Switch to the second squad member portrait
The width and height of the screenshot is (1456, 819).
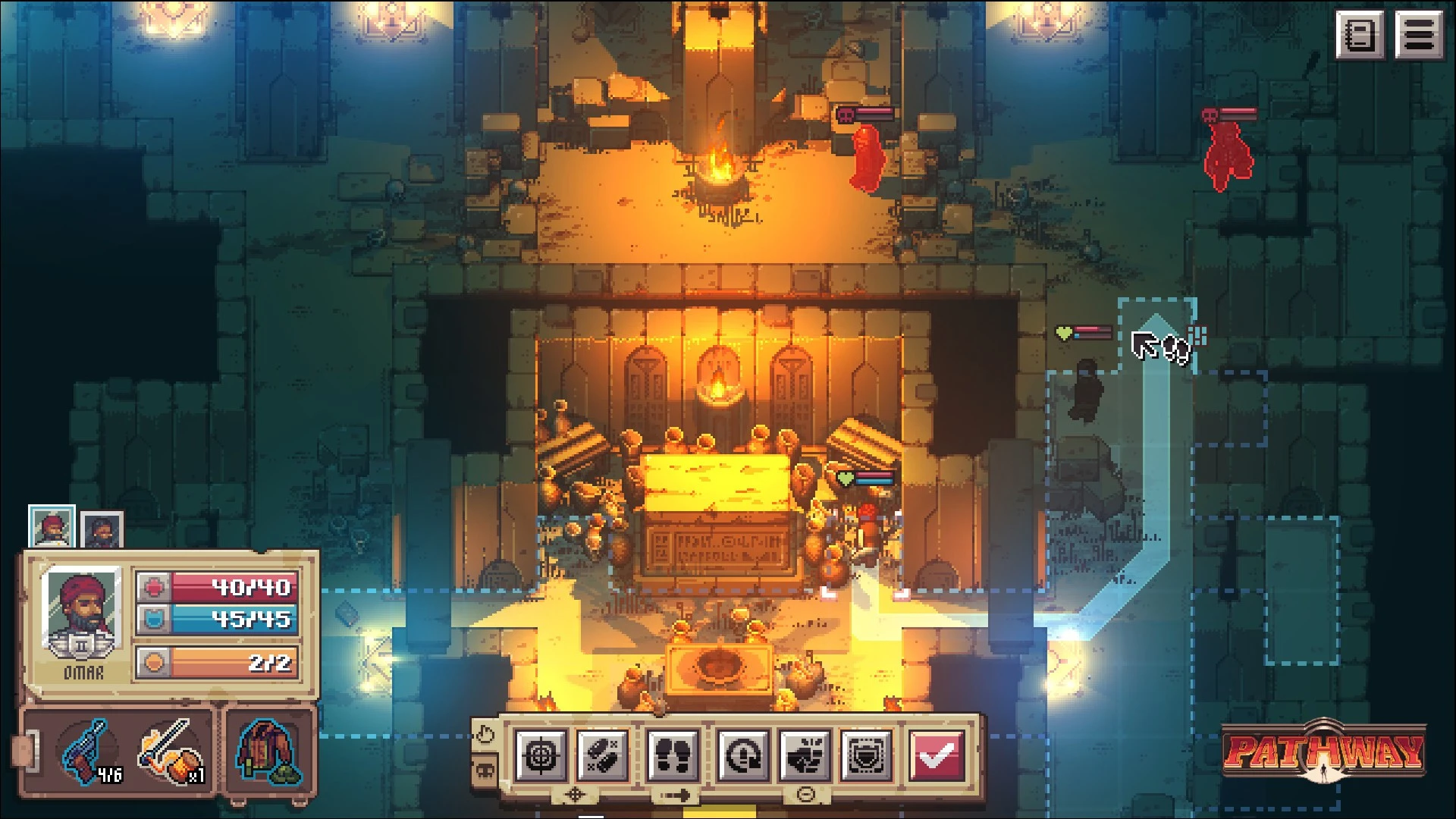click(x=102, y=529)
